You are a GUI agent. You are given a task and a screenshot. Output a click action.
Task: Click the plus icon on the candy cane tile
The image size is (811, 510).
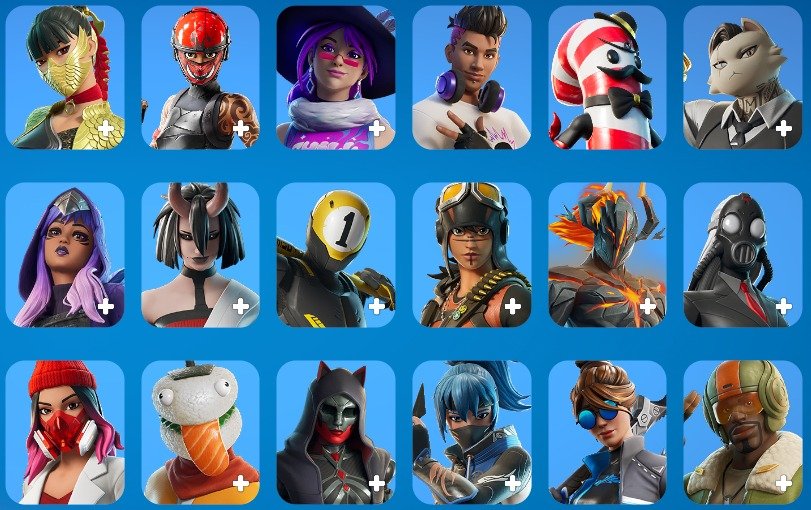click(x=647, y=128)
